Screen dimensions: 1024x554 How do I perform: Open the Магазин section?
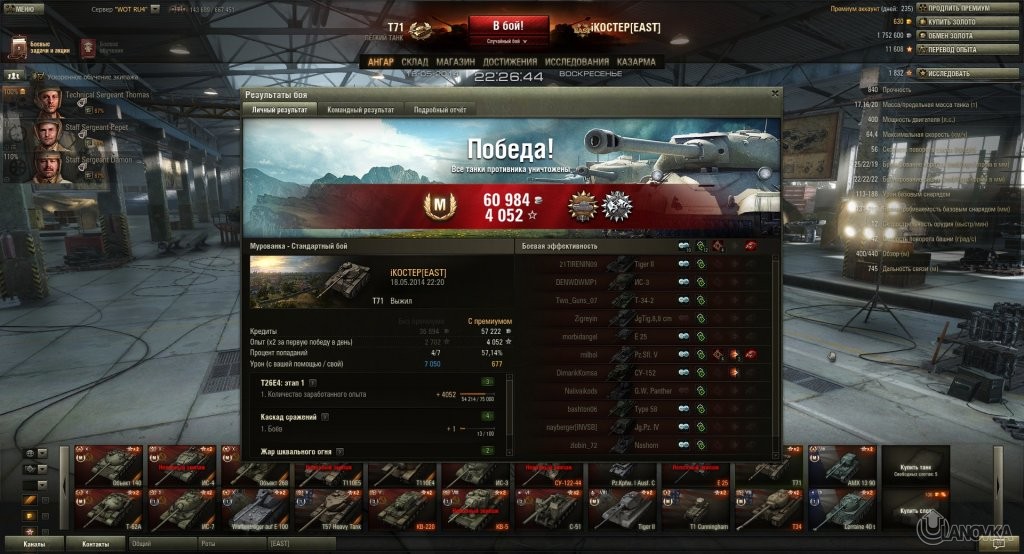[455, 62]
